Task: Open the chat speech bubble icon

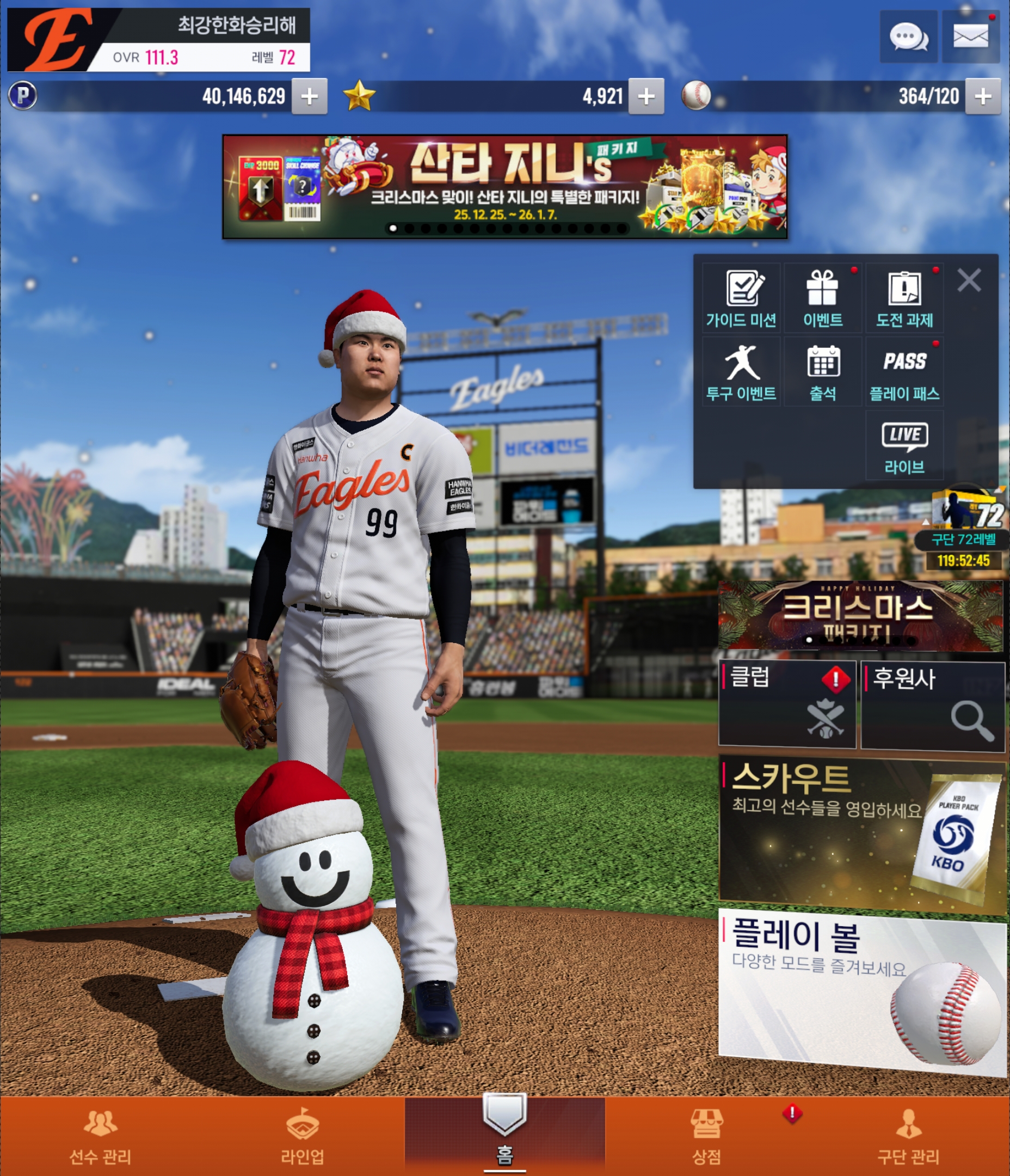Action: [x=908, y=38]
